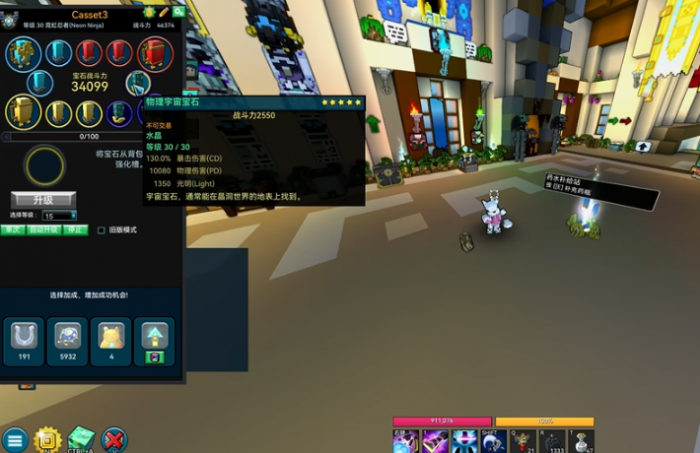The width and height of the screenshot is (700, 453).
Task: Click the red X round button
Action: (114, 439)
